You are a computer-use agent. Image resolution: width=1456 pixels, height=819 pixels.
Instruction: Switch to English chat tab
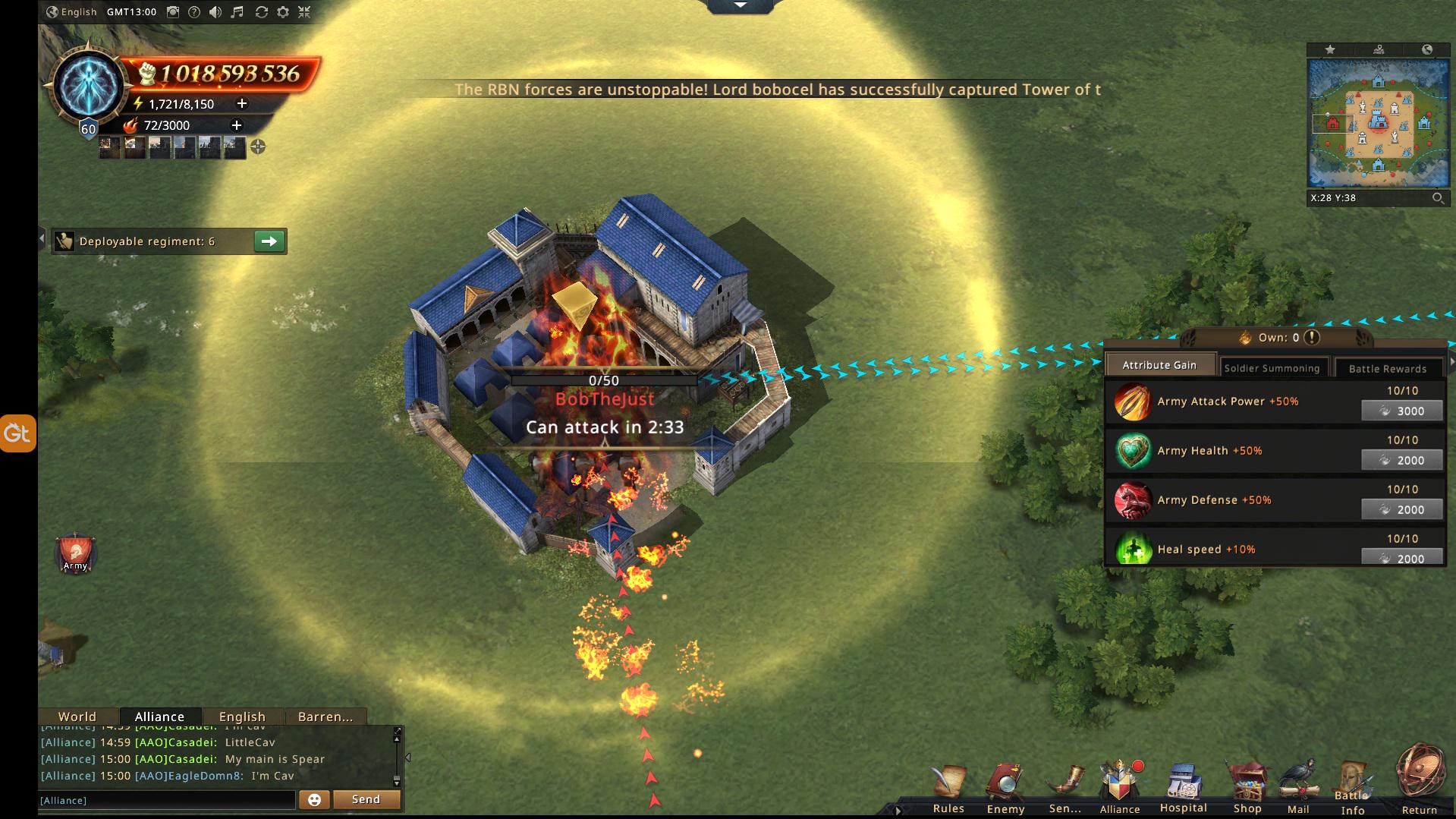tap(242, 717)
